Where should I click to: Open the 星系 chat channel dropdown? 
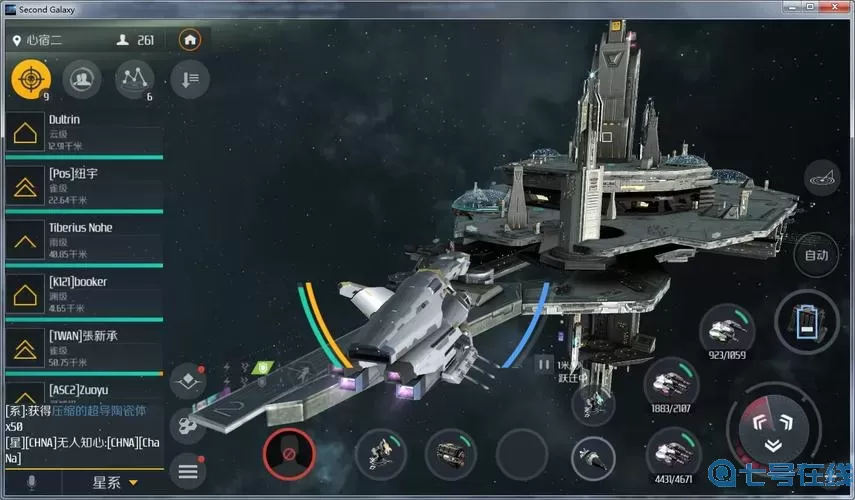115,483
